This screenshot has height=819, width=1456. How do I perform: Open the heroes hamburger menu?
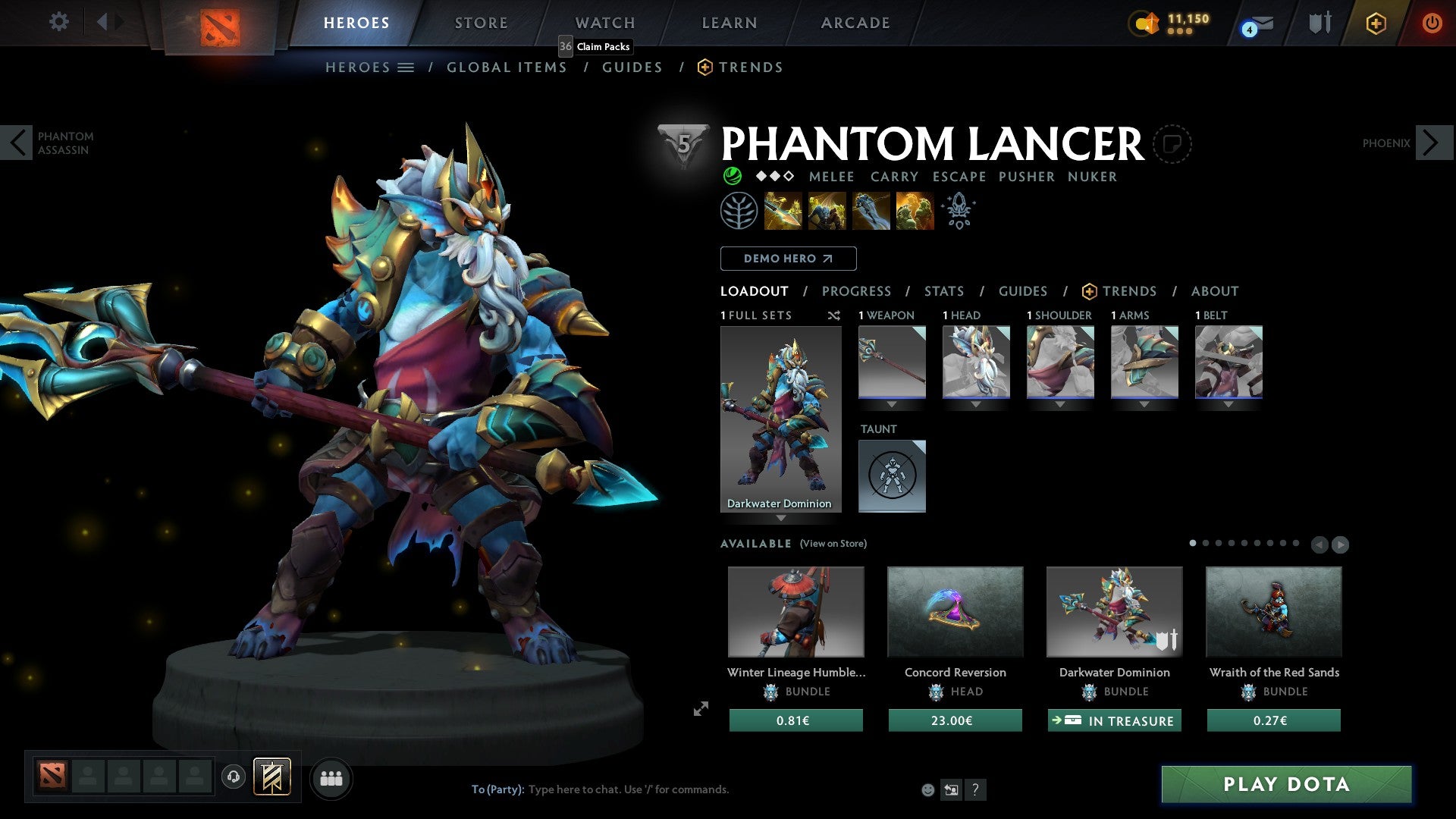tap(406, 67)
